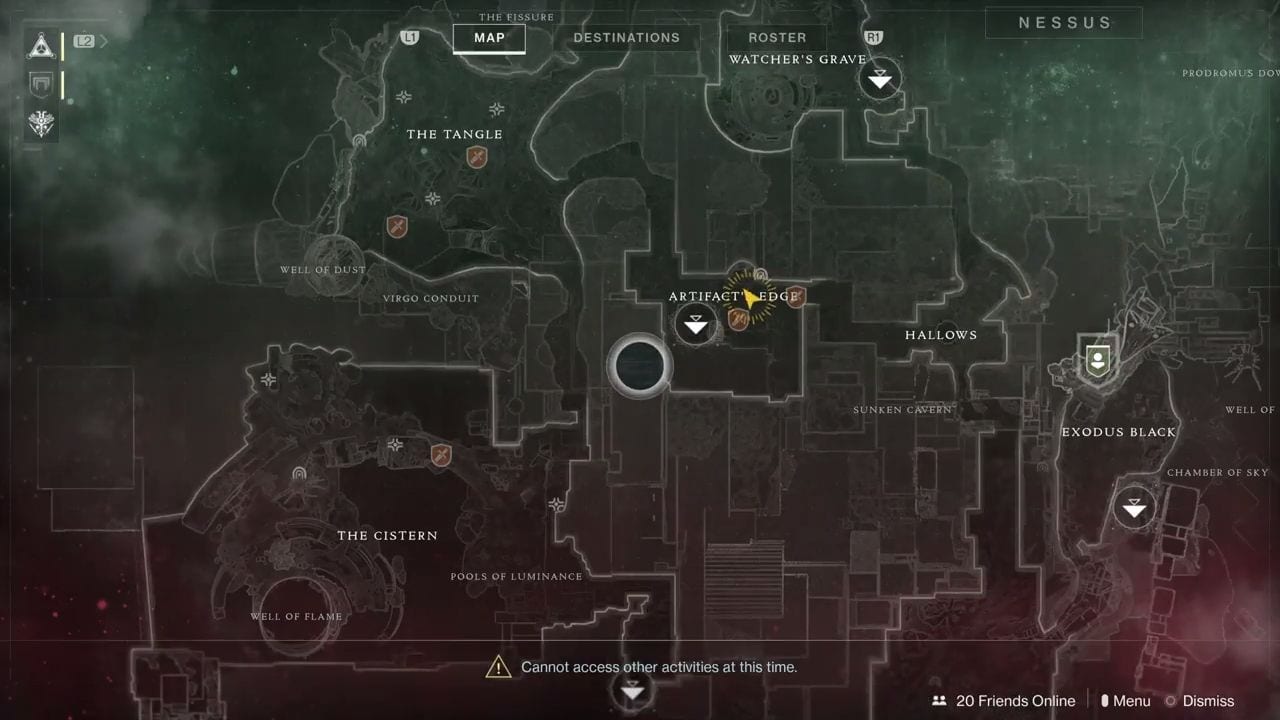
Task: Click the Nessus destination label
Action: tap(1064, 23)
